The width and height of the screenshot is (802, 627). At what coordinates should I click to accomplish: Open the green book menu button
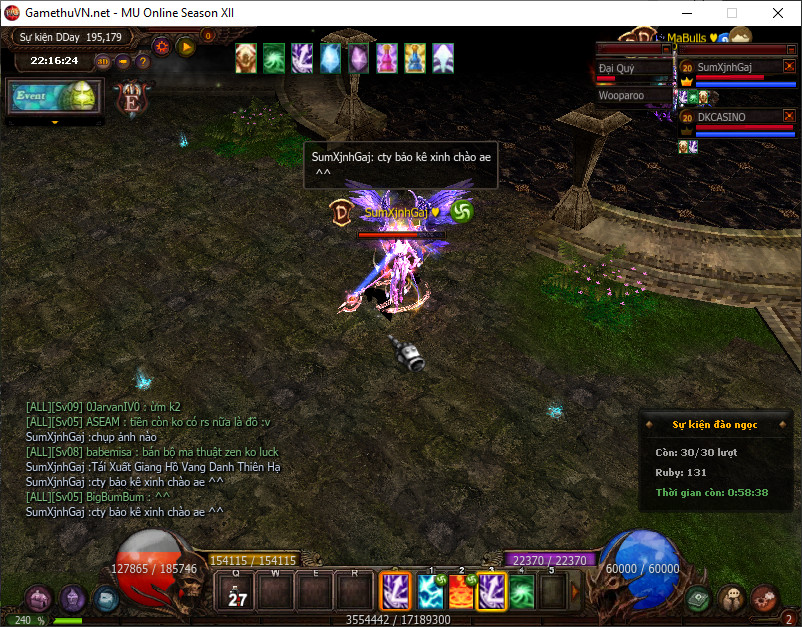tap(699, 598)
